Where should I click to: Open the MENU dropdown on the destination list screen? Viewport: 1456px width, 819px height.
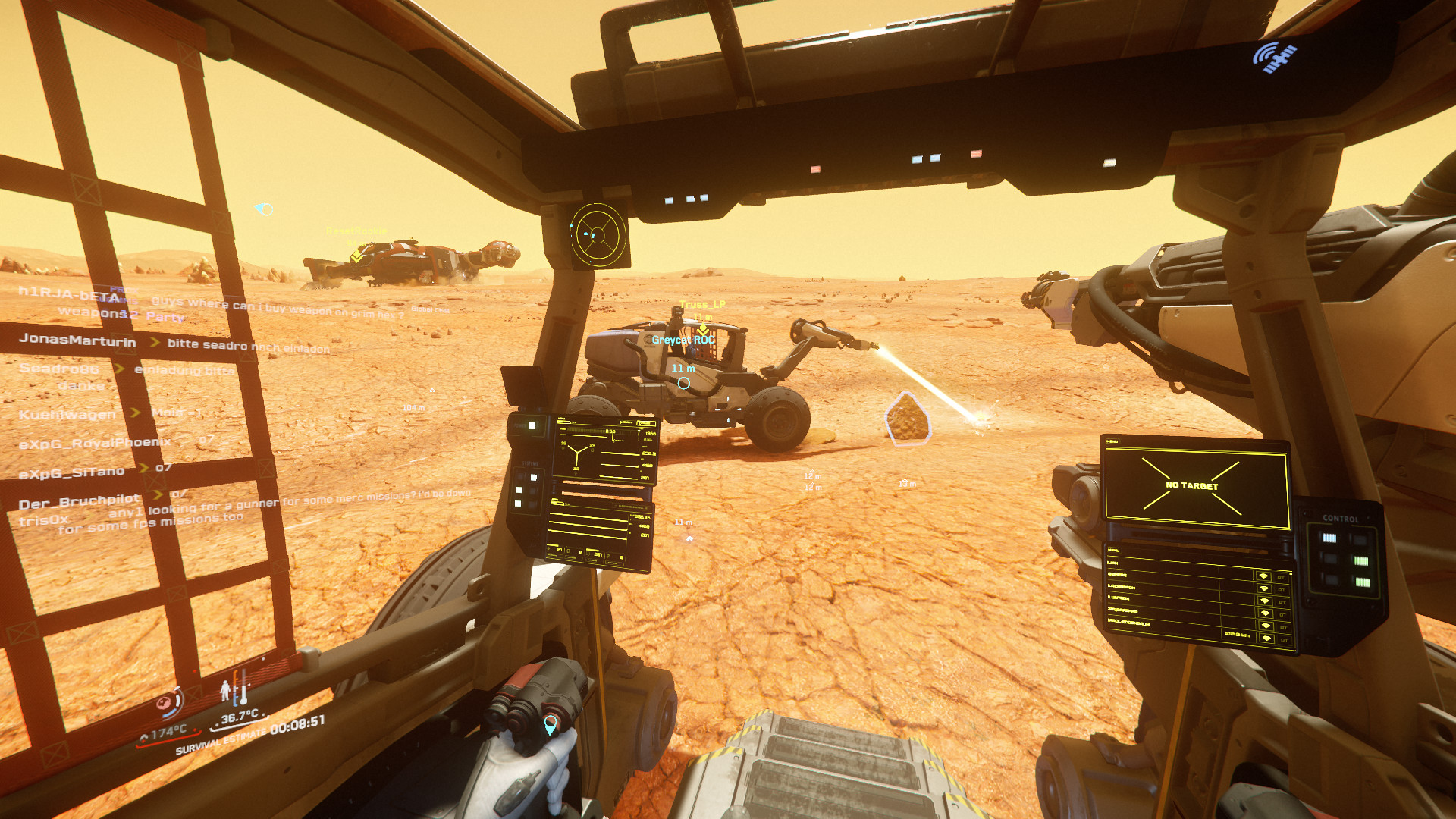tap(1112, 549)
